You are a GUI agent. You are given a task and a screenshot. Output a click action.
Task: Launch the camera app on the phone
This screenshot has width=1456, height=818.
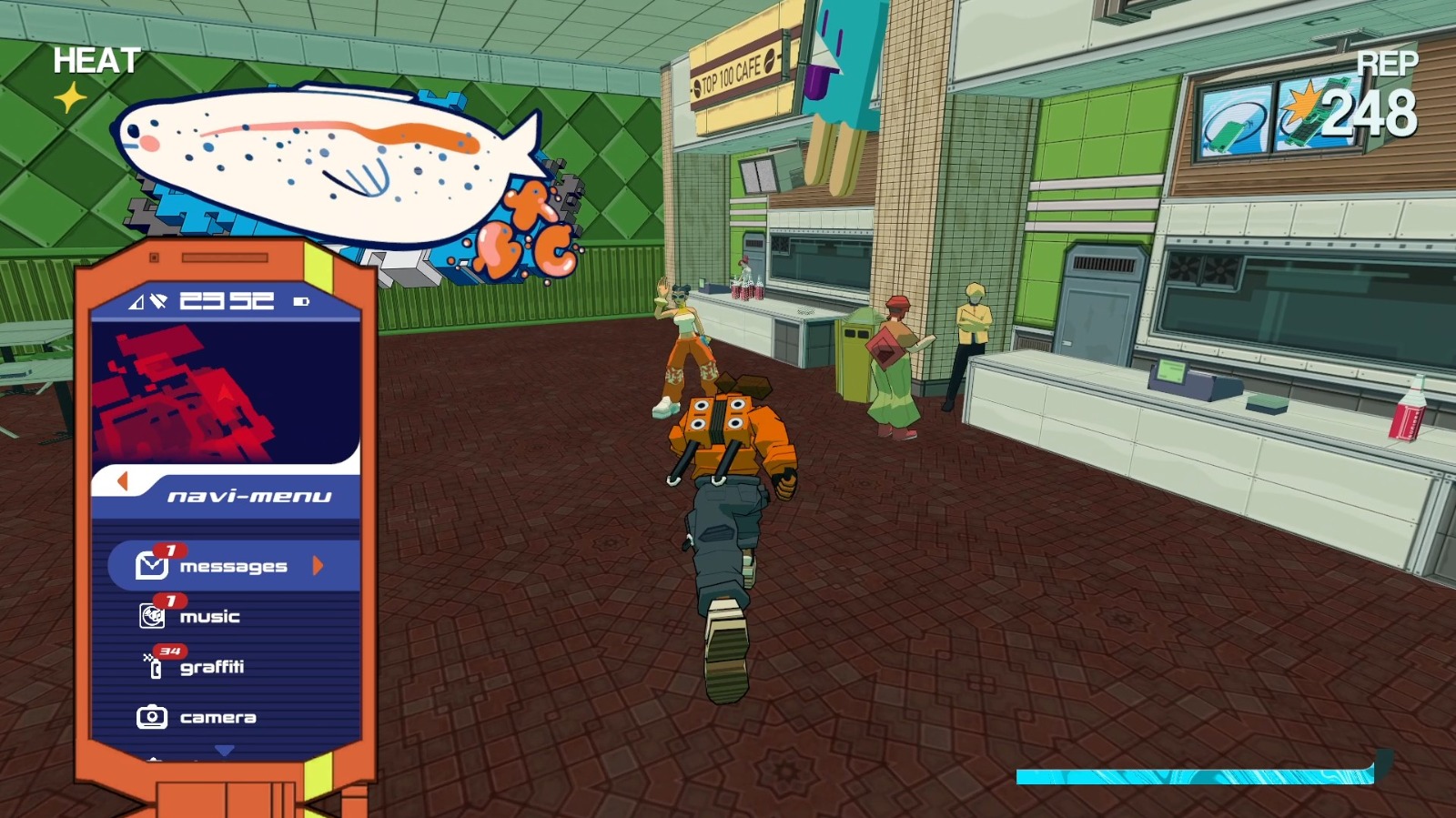coord(153,716)
